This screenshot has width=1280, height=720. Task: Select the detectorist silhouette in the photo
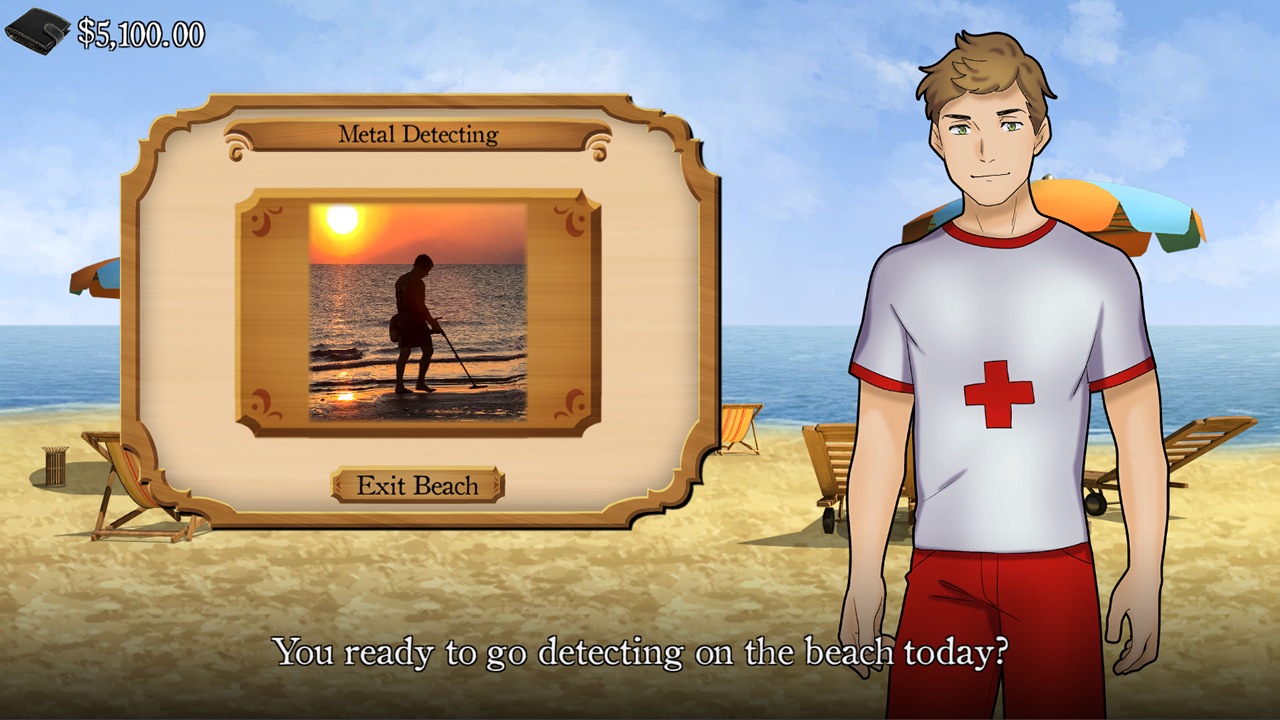tap(415, 320)
